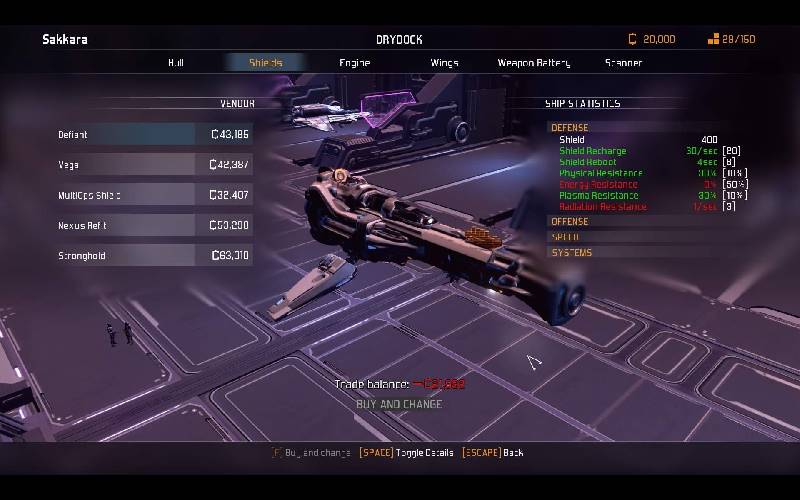Click the Buy and Change button
This screenshot has width=800, height=500.
399,404
